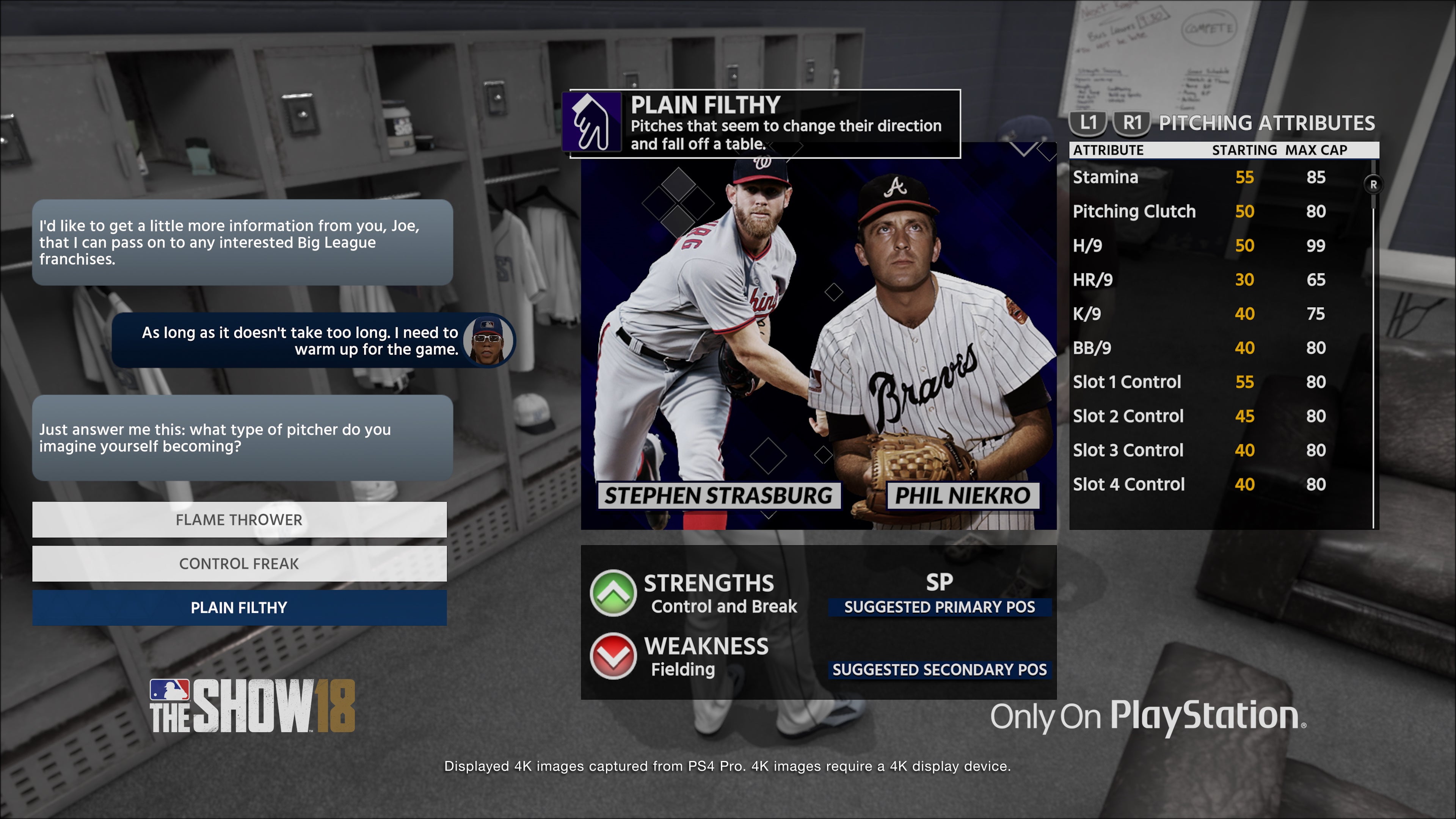Choose the Flame Thrower pitcher type
1456x819 pixels.
tap(239, 519)
